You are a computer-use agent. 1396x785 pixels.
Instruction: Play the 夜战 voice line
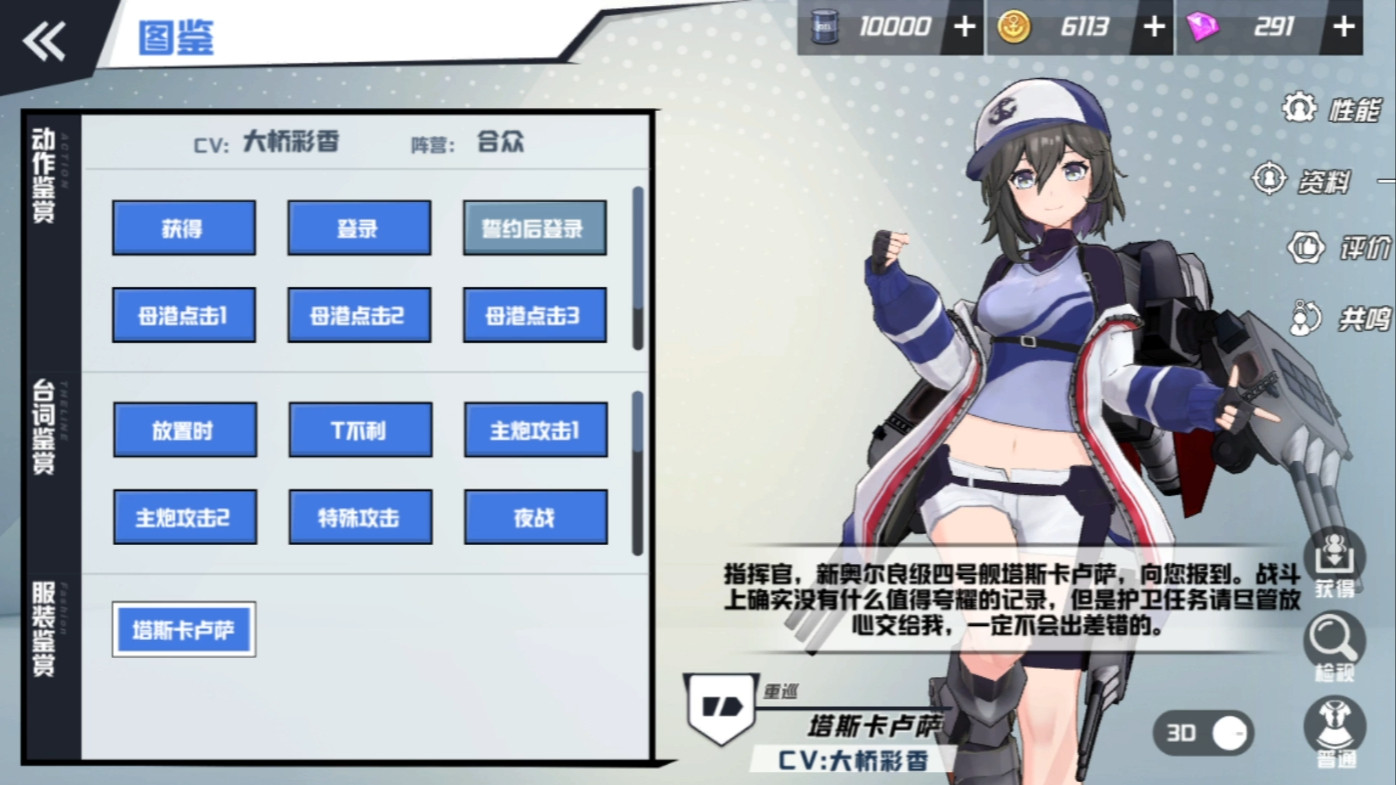[535, 517]
